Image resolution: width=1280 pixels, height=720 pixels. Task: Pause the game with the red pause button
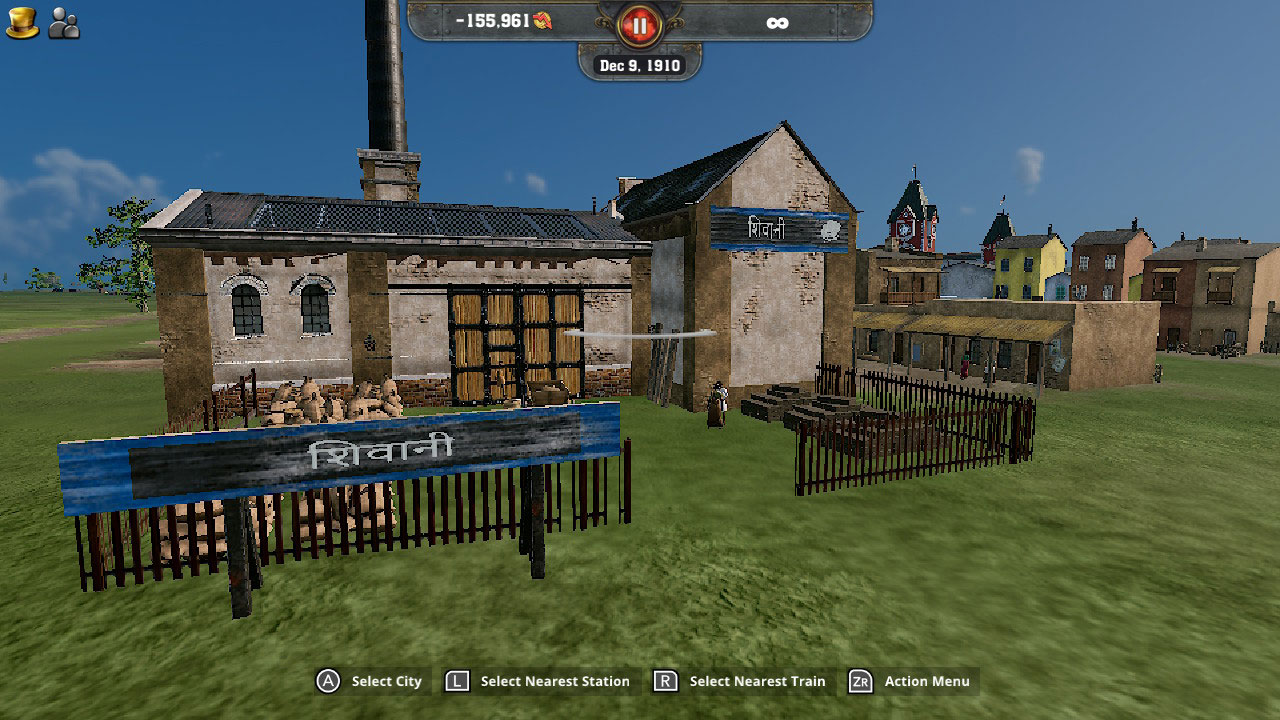(639, 24)
